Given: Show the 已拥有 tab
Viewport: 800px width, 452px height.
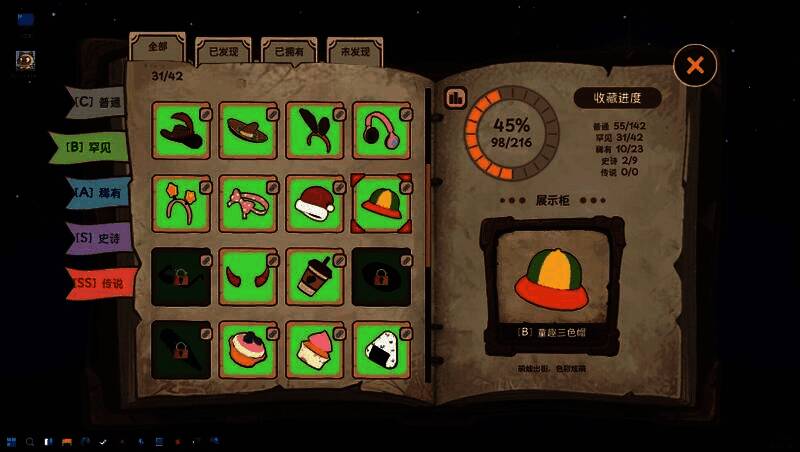Looking at the screenshot, I should point(289,50).
